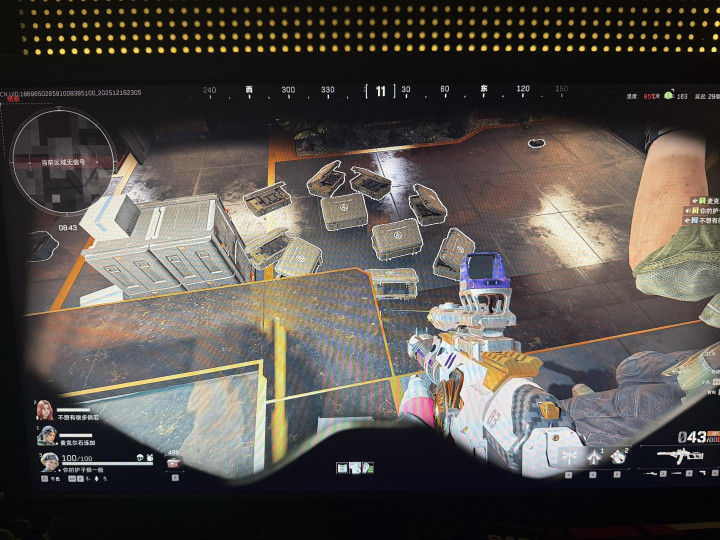Screen dimensions: 720x540
Task: Open the circular minimap
Action: (x=60, y=158)
